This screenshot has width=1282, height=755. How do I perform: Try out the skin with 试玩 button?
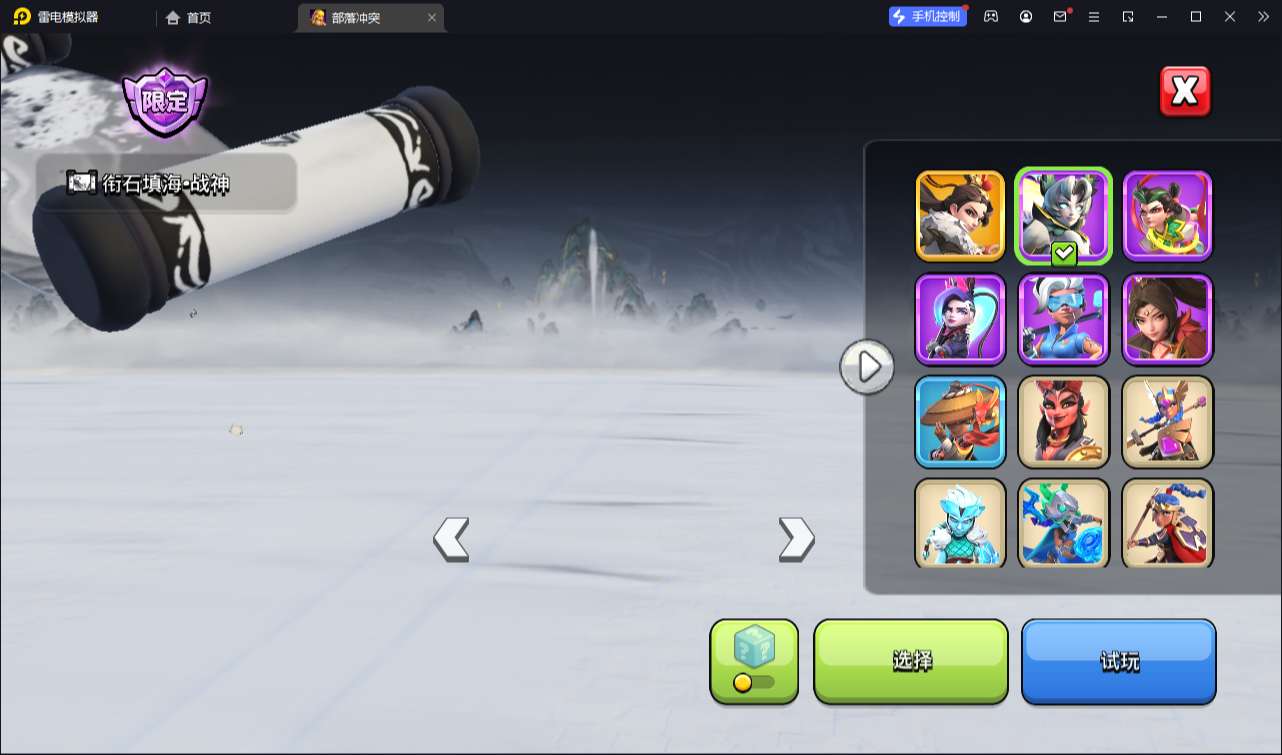(1118, 661)
